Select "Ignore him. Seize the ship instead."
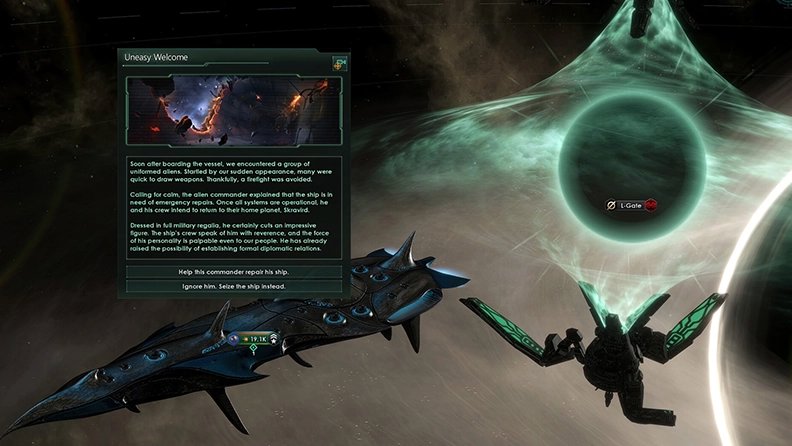The image size is (792, 446). tap(233, 286)
